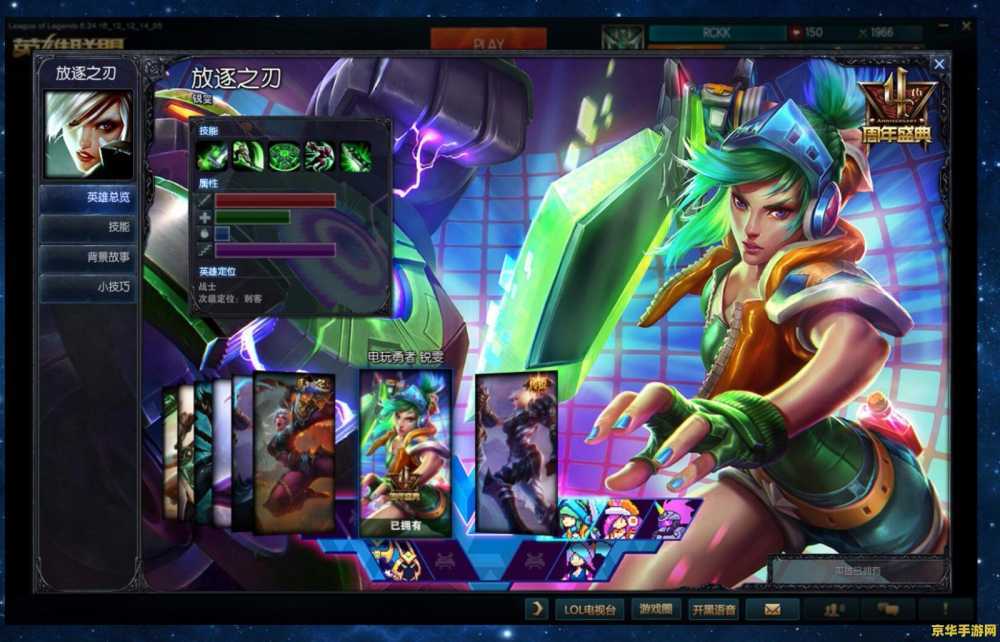Show the 小技巧 tips tab
The image size is (1000, 642).
pos(90,287)
